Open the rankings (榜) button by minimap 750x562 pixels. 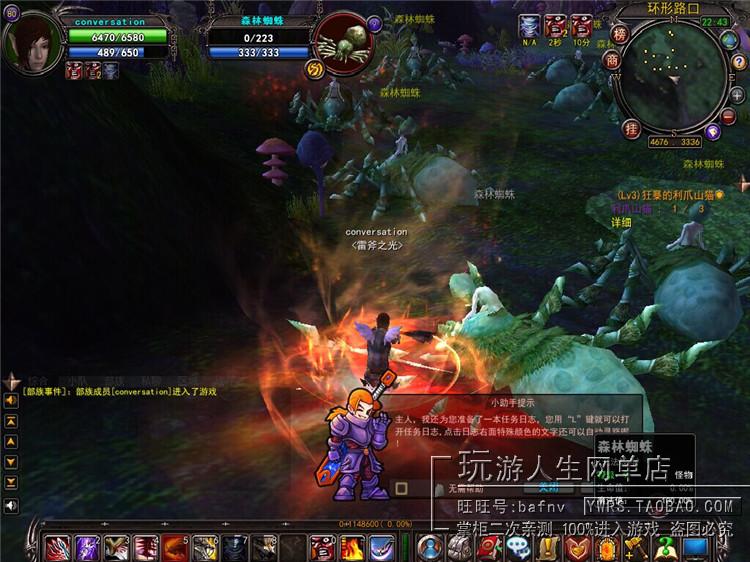620,34
